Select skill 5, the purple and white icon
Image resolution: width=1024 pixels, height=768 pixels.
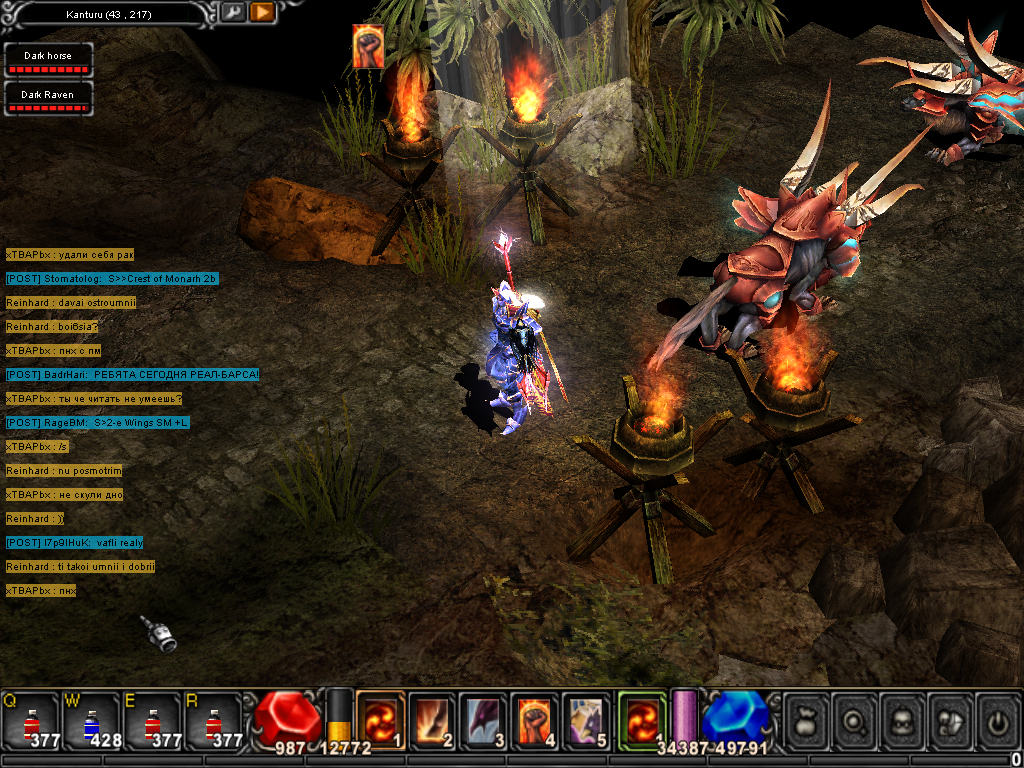pyautogui.click(x=588, y=719)
